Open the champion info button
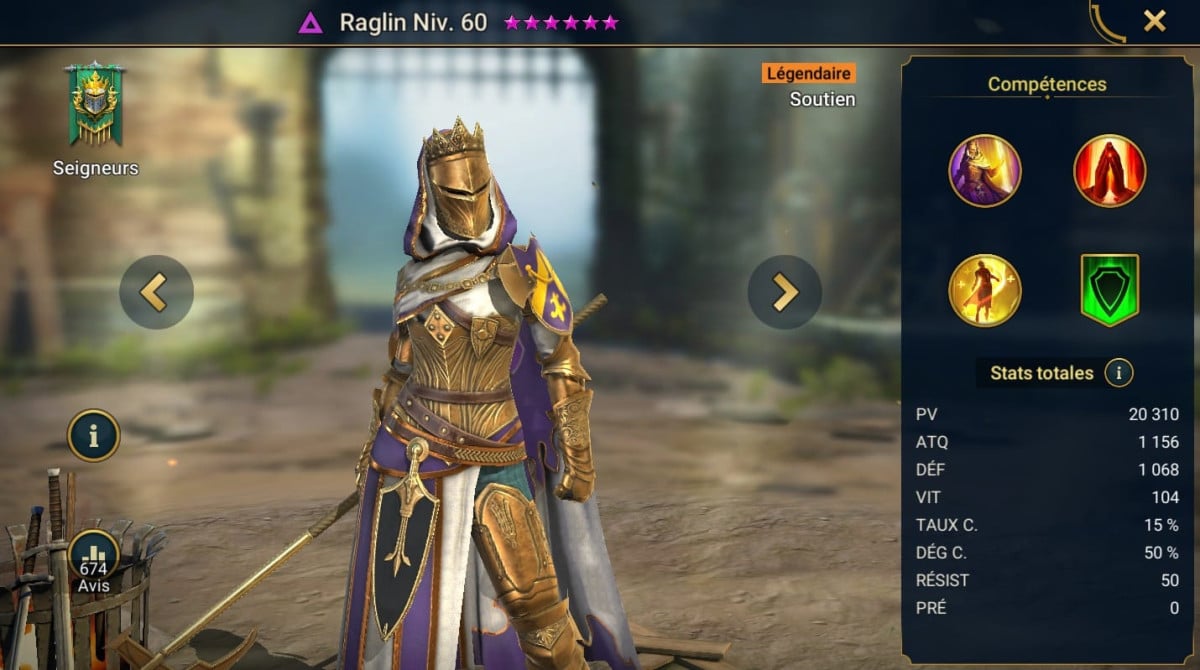This screenshot has width=1200, height=670. (x=94, y=436)
